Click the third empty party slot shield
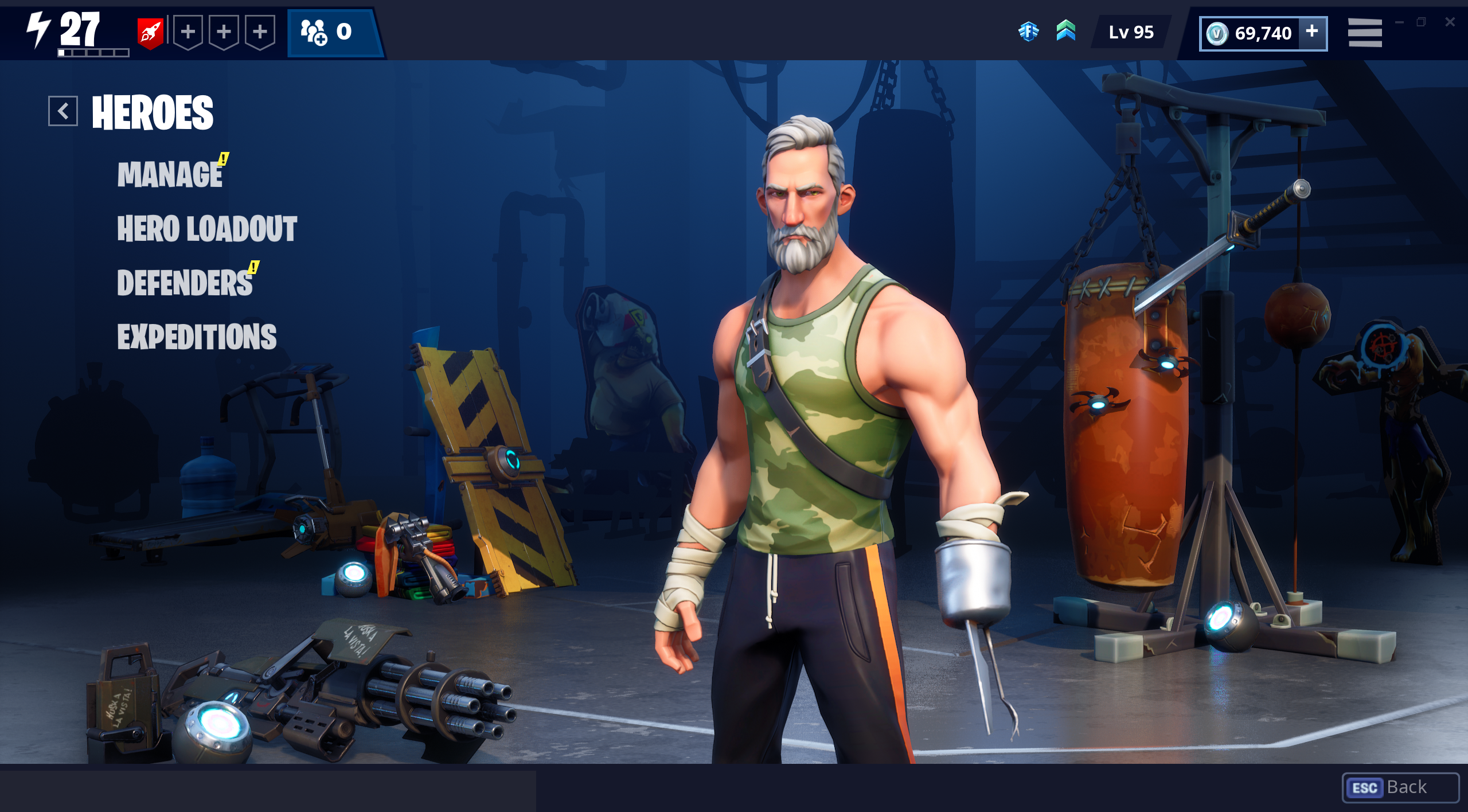This screenshot has width=1468, height=812. pos(260,33)
